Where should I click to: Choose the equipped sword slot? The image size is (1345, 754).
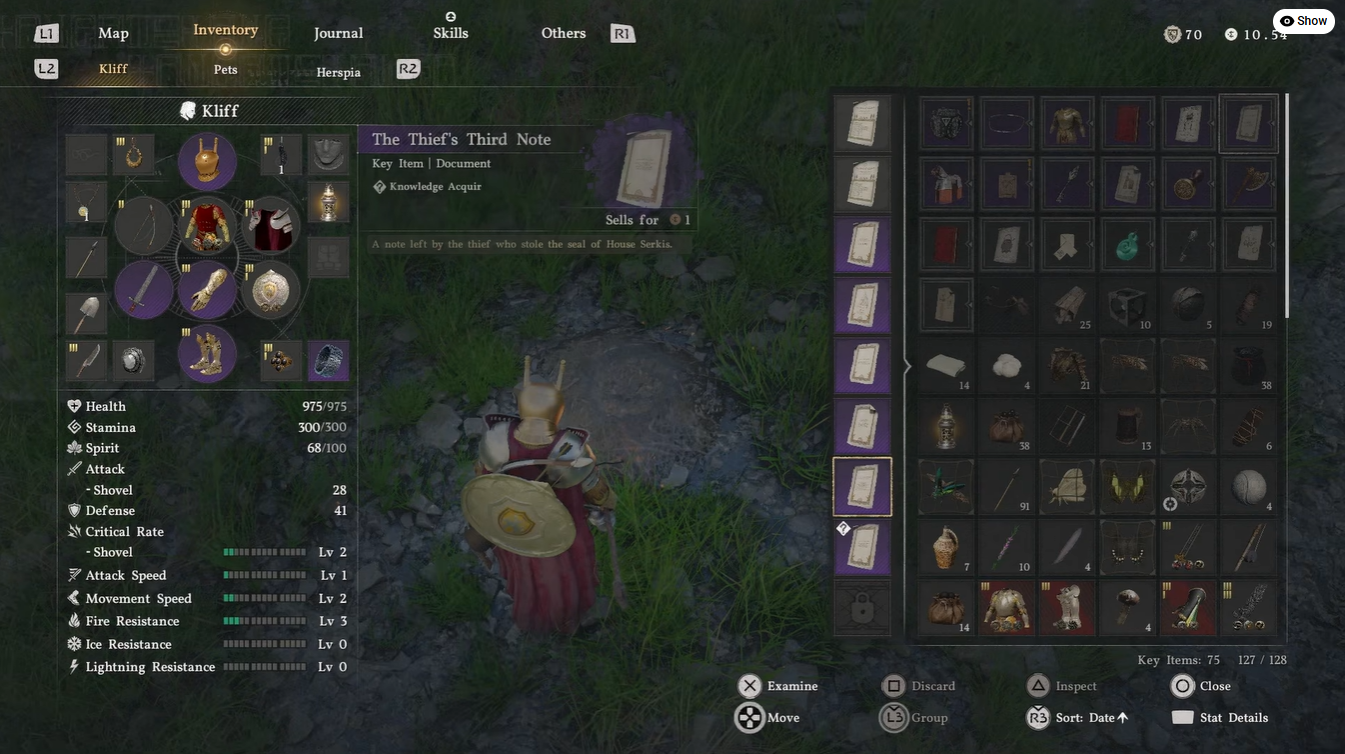point(144,290)
